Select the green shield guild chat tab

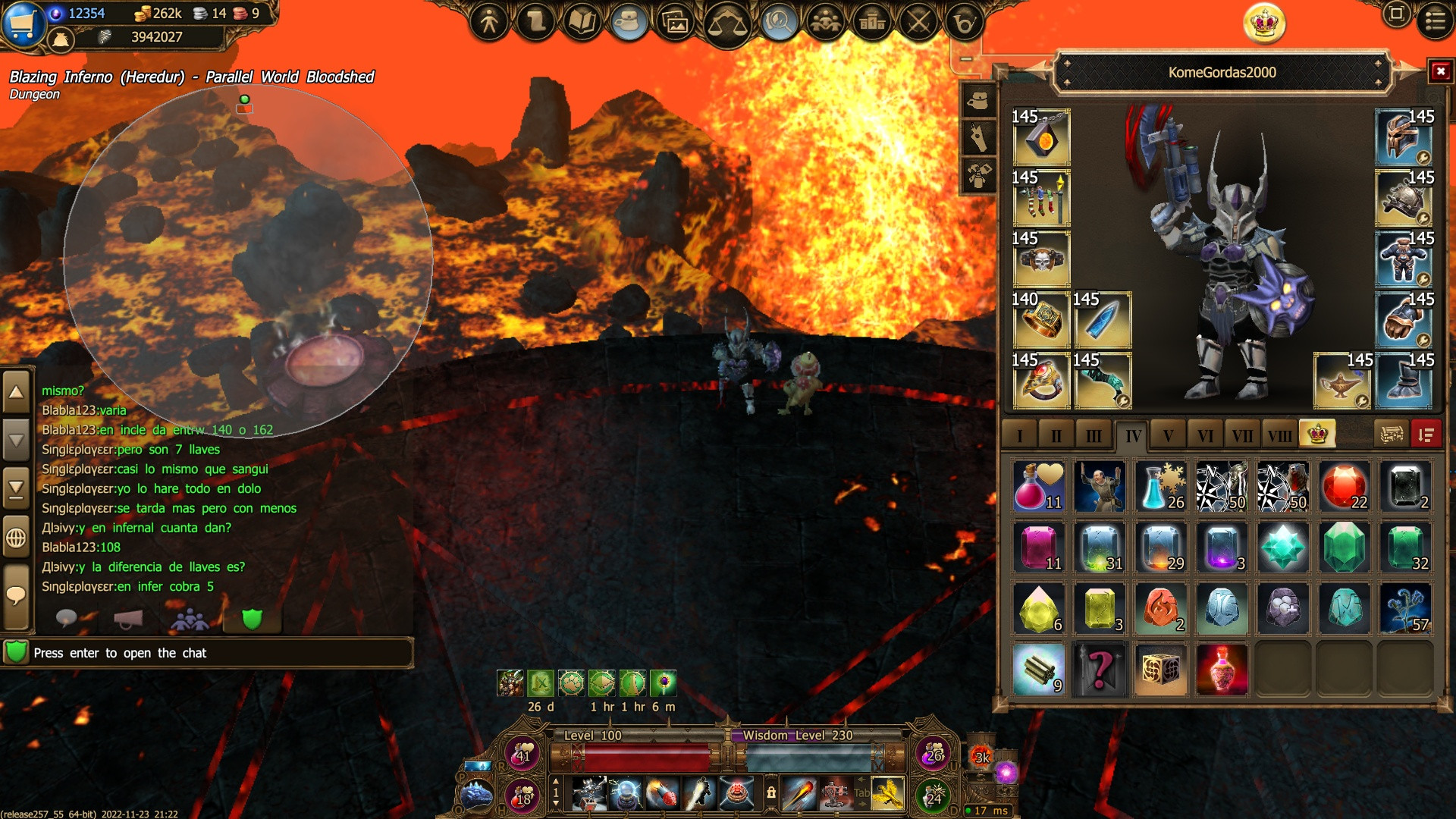pyautogui.click(x=252, y=619)
